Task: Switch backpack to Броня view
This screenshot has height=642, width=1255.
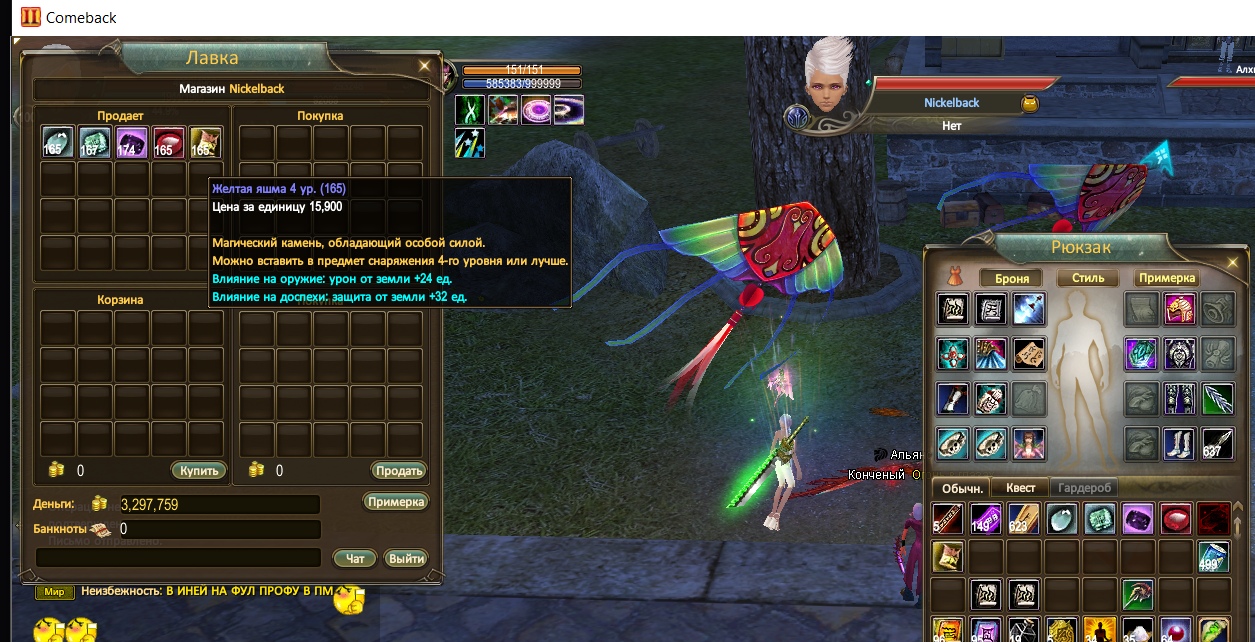Action: [1012, 278]
